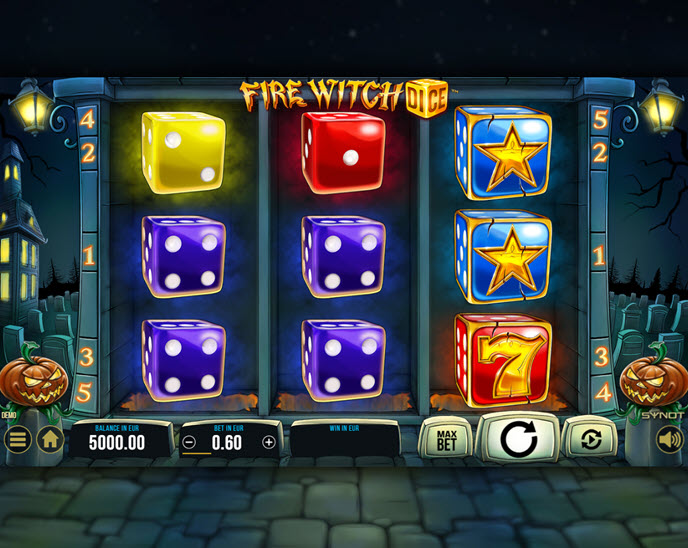The width and height of the screenshot is (688, 548).
Task: Go to the home screen
Action: pyautogui.click(x=50, y=439)
